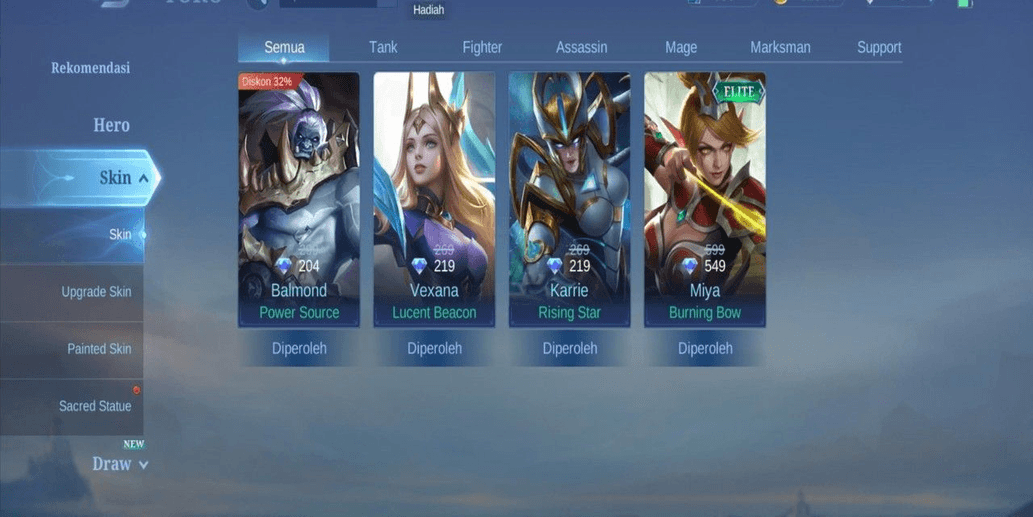This screenshot has width=1033, height=517.
Task: Open the Upgrade Skin submenu
Action: [96, 292]
